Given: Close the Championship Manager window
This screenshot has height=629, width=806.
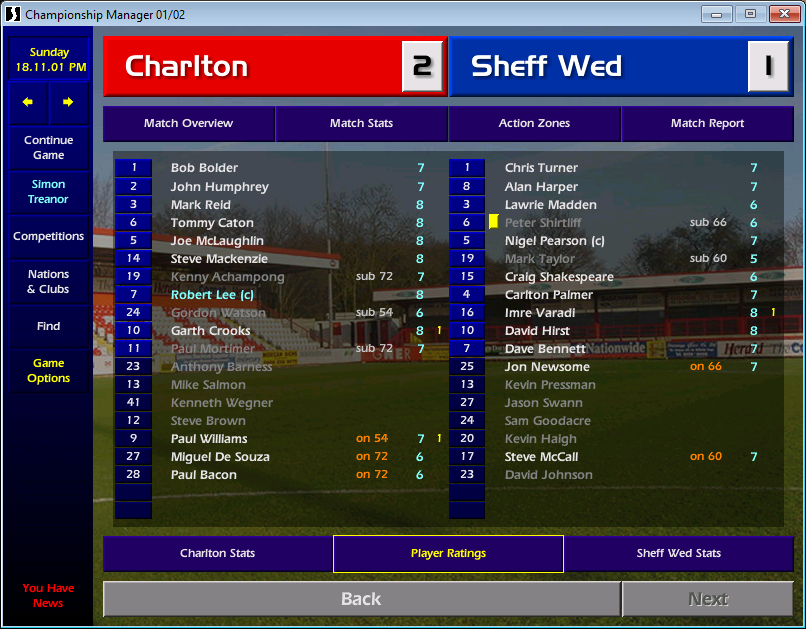Looking at the screenshot, I should [x=780, y=14].
